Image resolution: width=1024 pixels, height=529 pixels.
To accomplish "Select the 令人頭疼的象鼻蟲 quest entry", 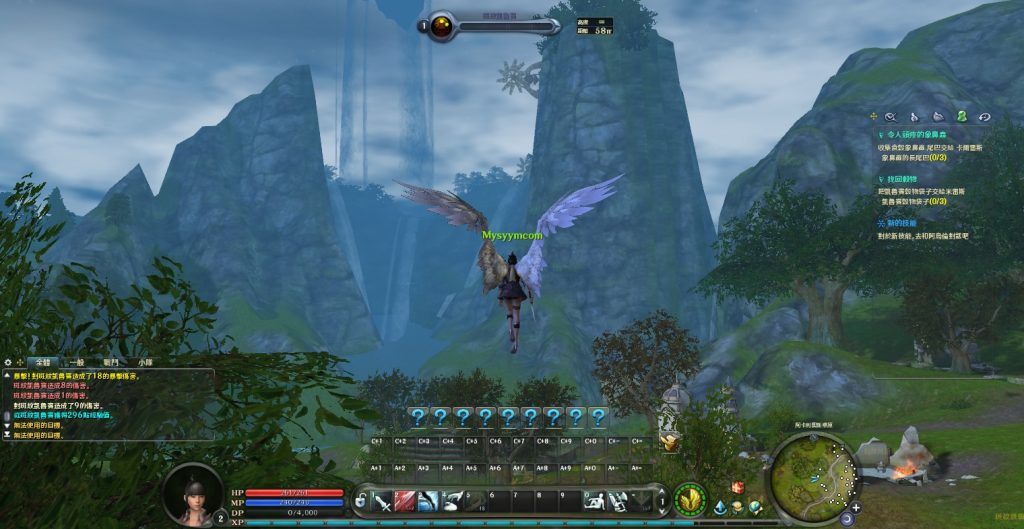I will 916,133.
